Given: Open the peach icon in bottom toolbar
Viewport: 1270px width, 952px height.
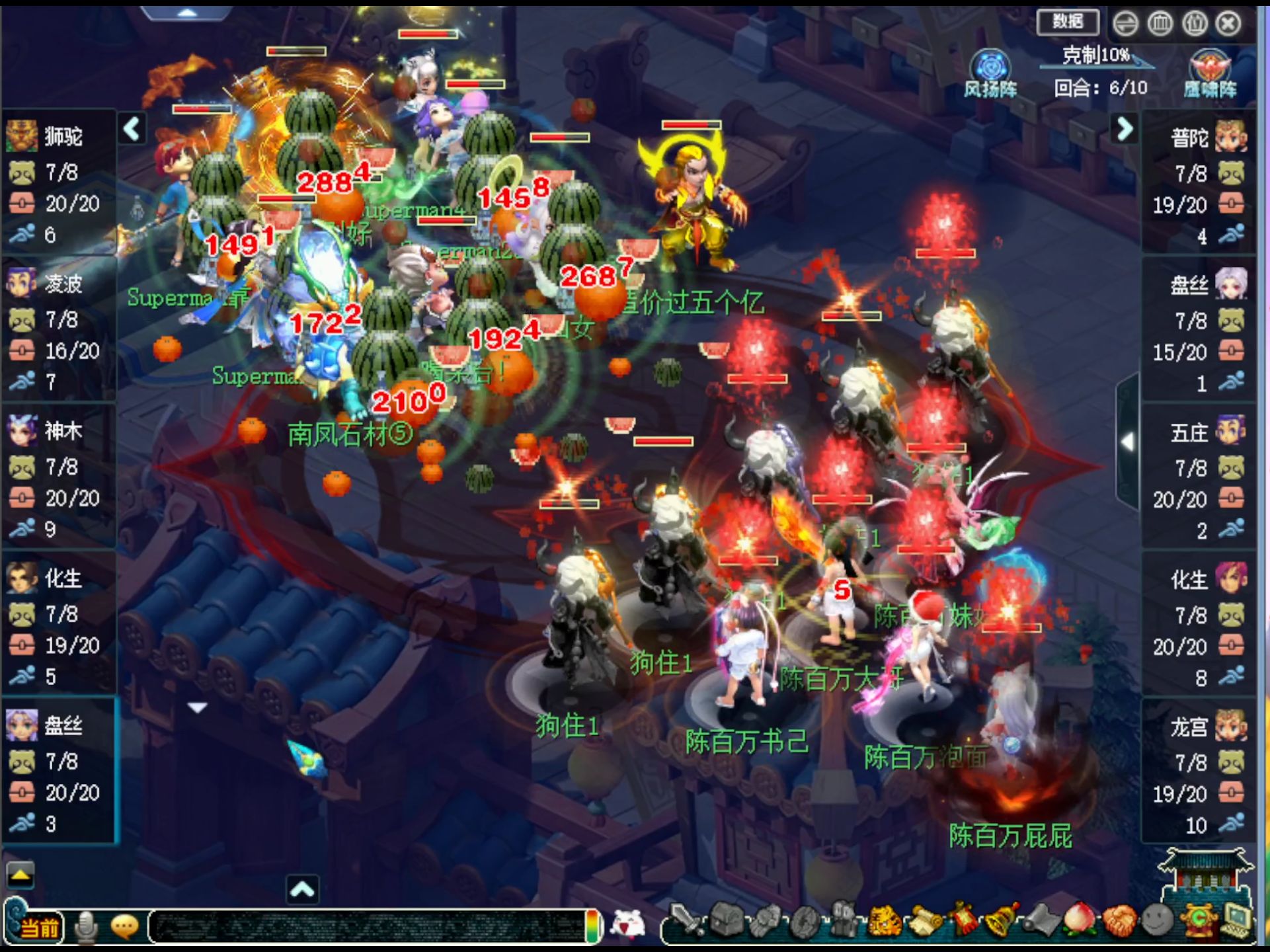Looking at the screenshot, I should coord(1080,920).
